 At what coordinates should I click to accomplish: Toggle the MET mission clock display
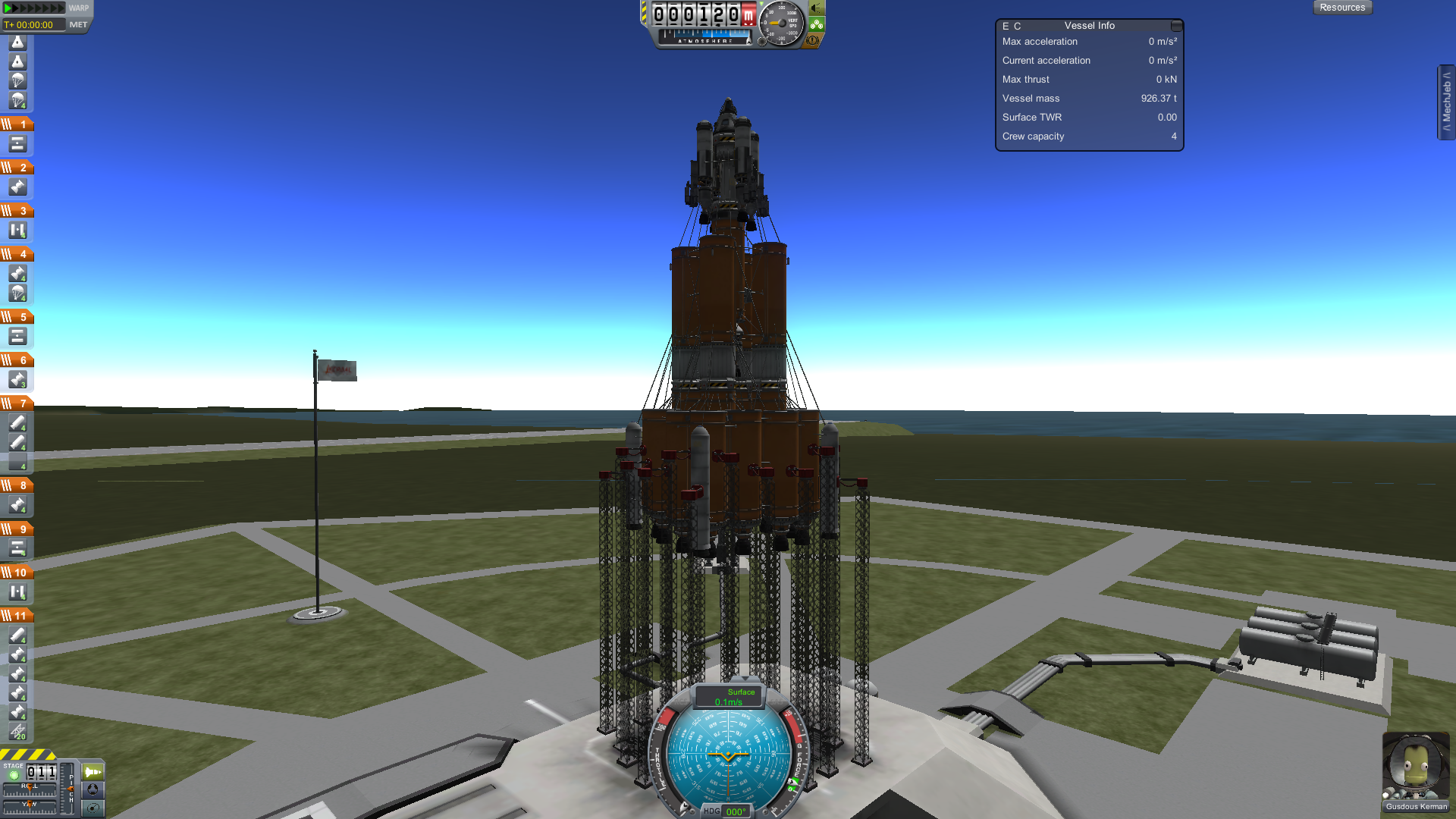78,25
